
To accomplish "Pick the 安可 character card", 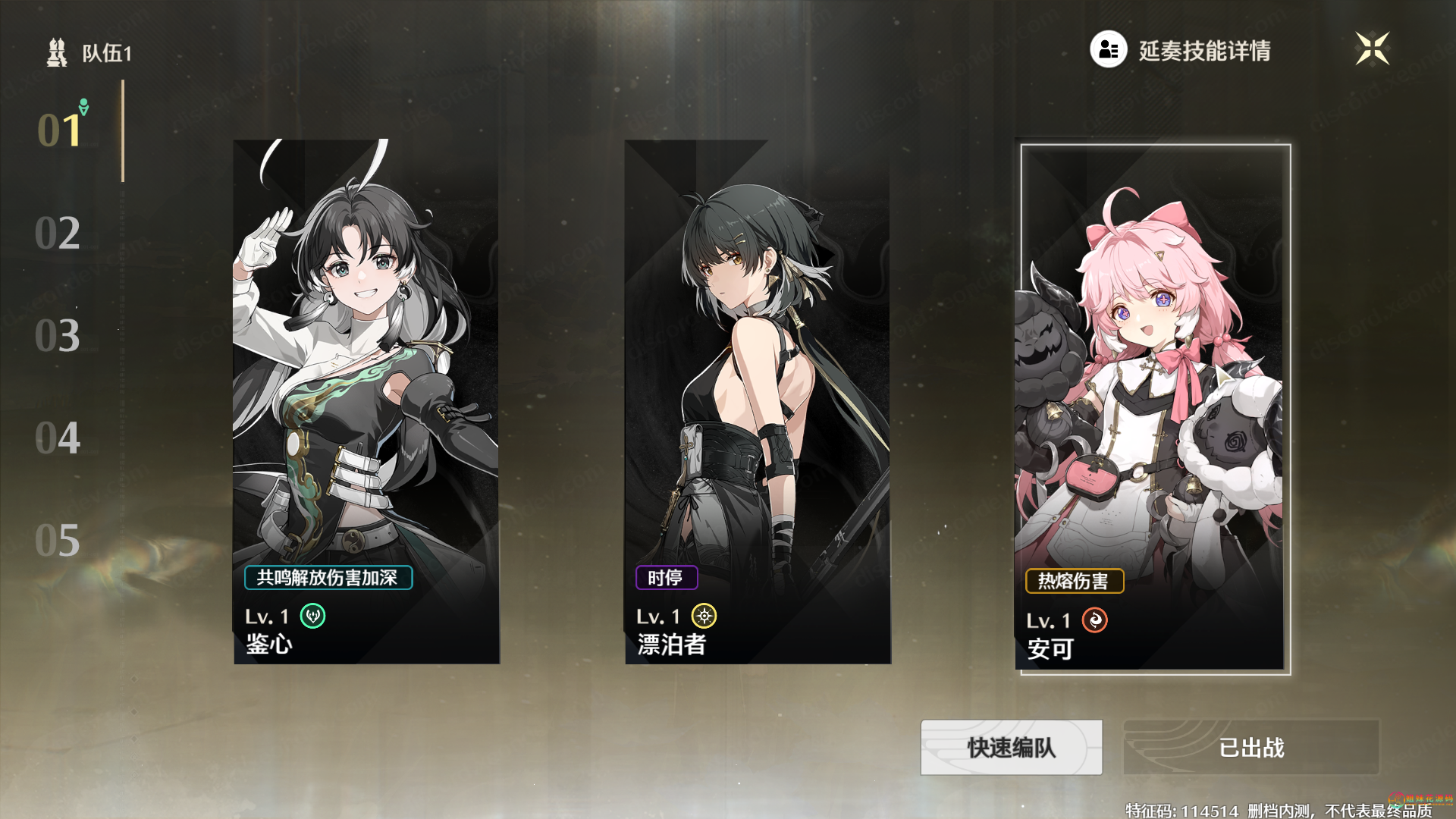I will point(1152,379).
